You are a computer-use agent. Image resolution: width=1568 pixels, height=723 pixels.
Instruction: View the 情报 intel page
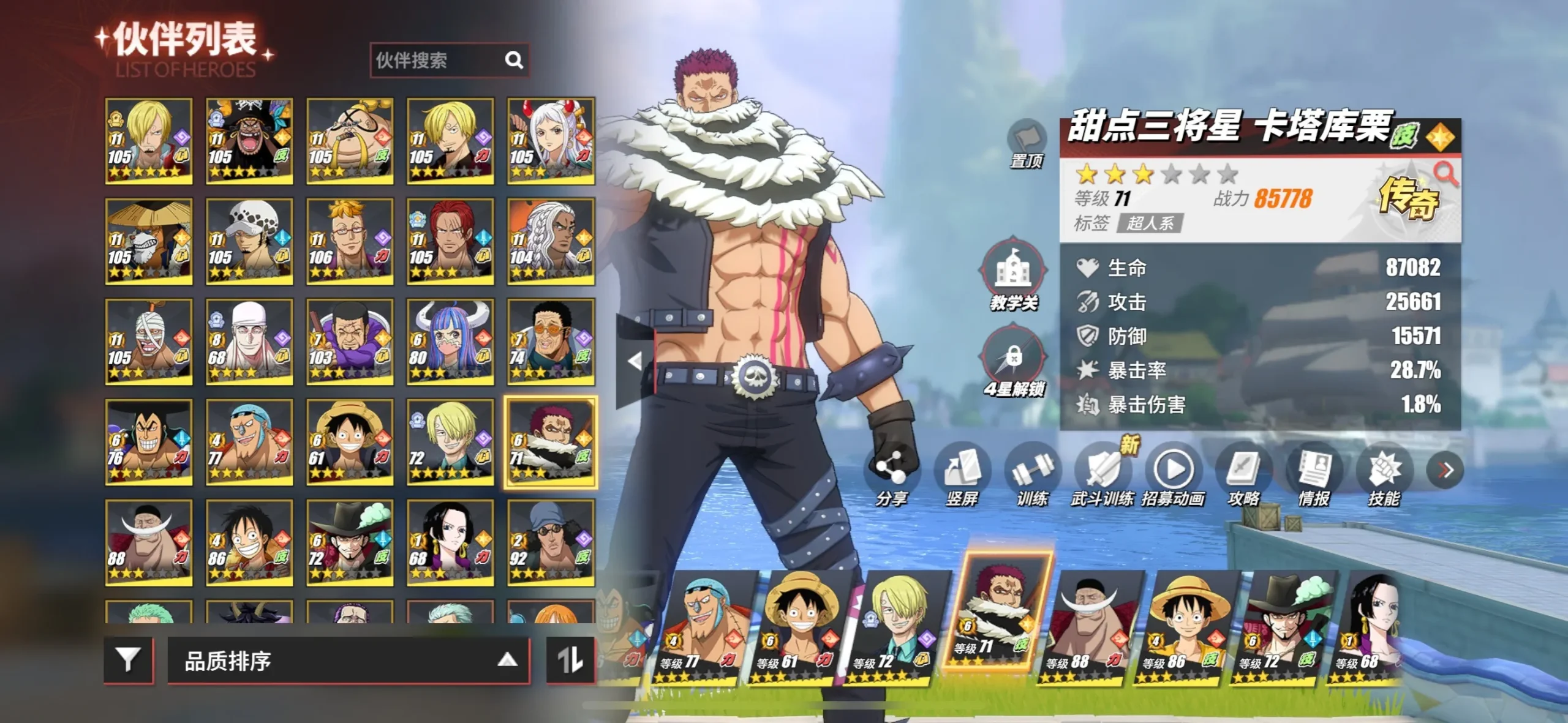[x=1314, y=471]
